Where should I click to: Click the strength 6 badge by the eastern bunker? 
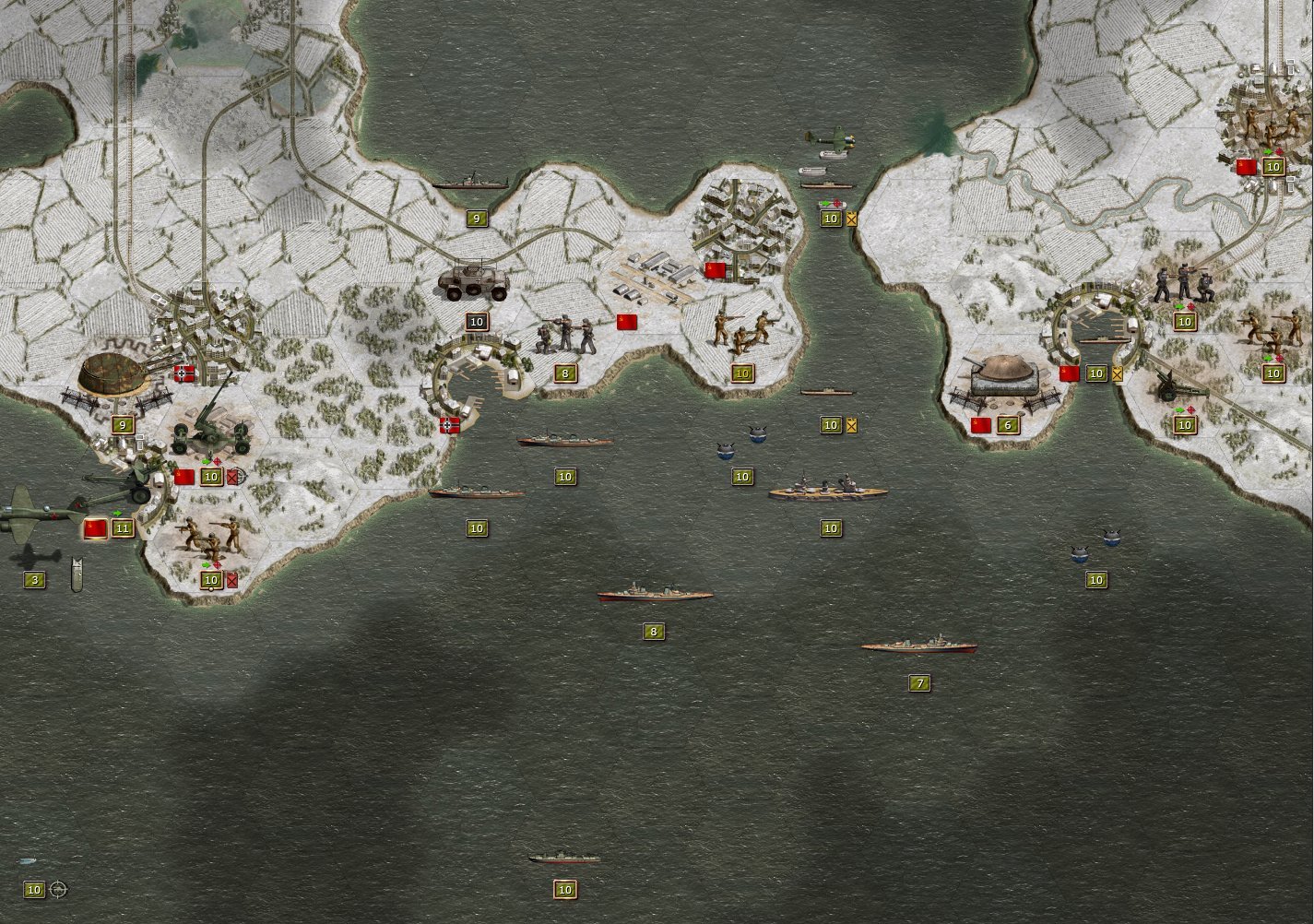1007,425
